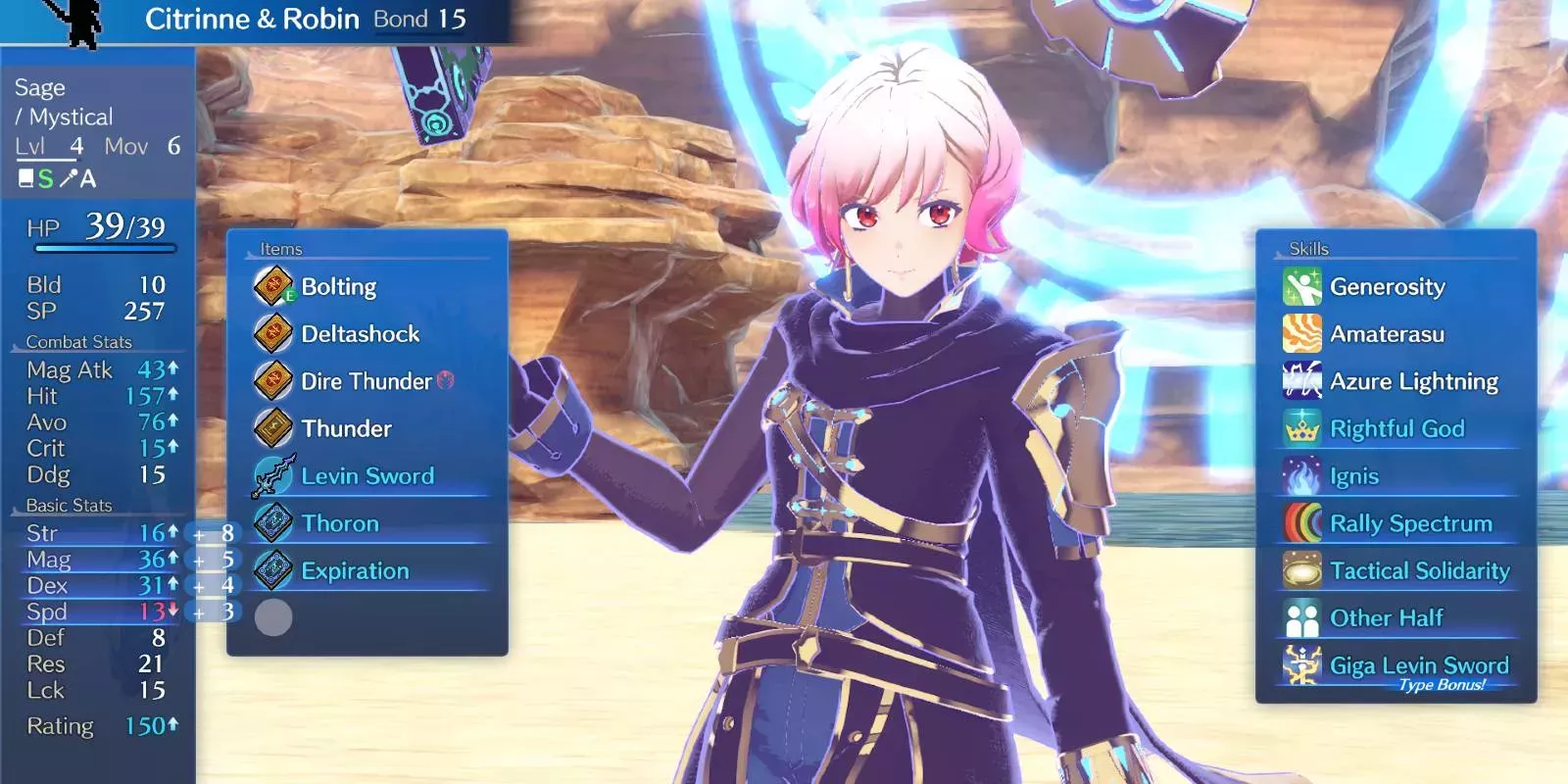Screen dimensions: 1568x784
Task: Select the Expiration item
Action: [x=355, y=570]
